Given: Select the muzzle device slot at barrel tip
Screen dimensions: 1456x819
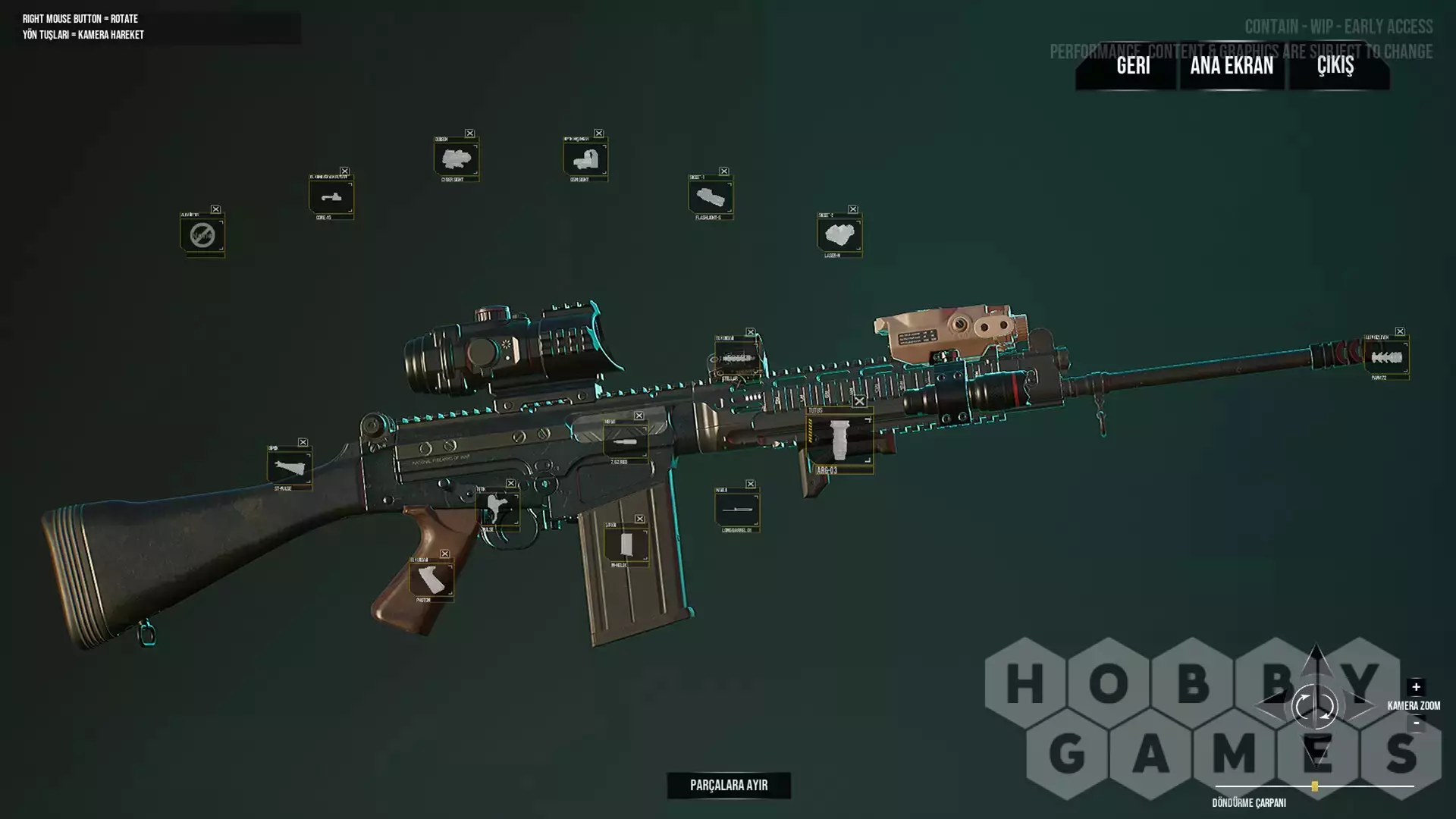Looking at the screenshot, I should [x=1386, y=356].
